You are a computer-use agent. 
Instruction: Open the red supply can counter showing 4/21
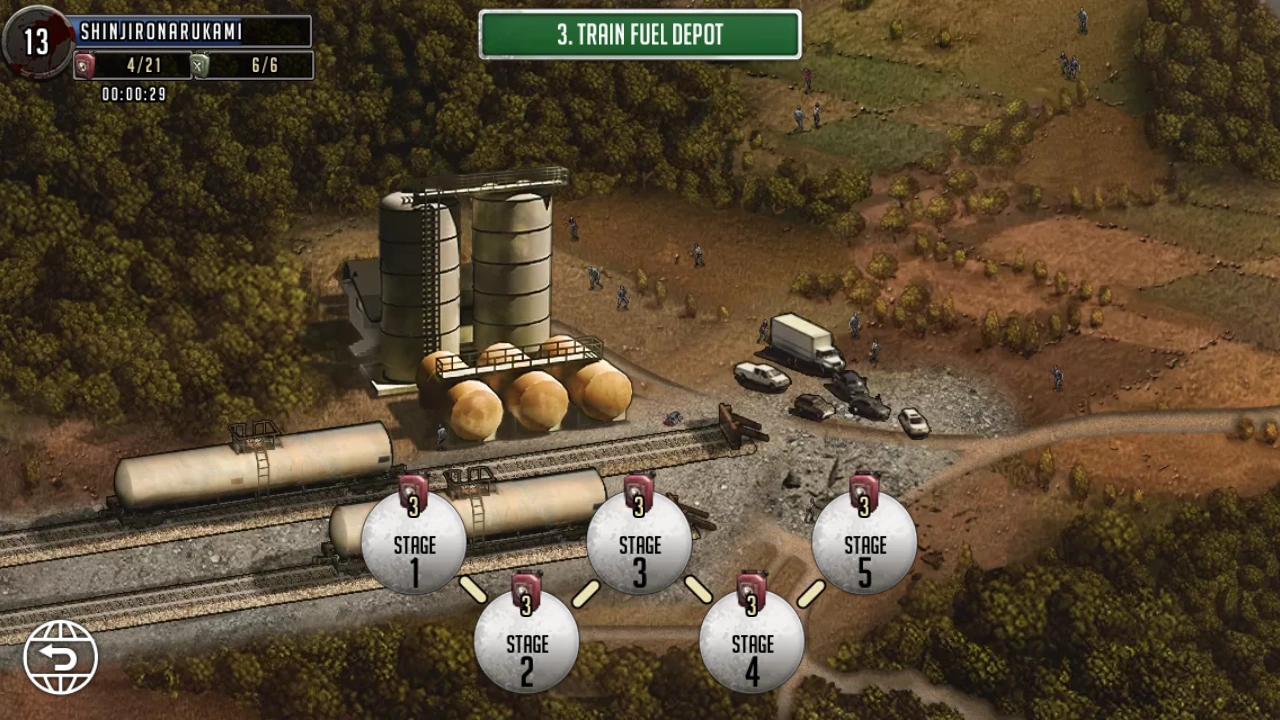point(85,65)
